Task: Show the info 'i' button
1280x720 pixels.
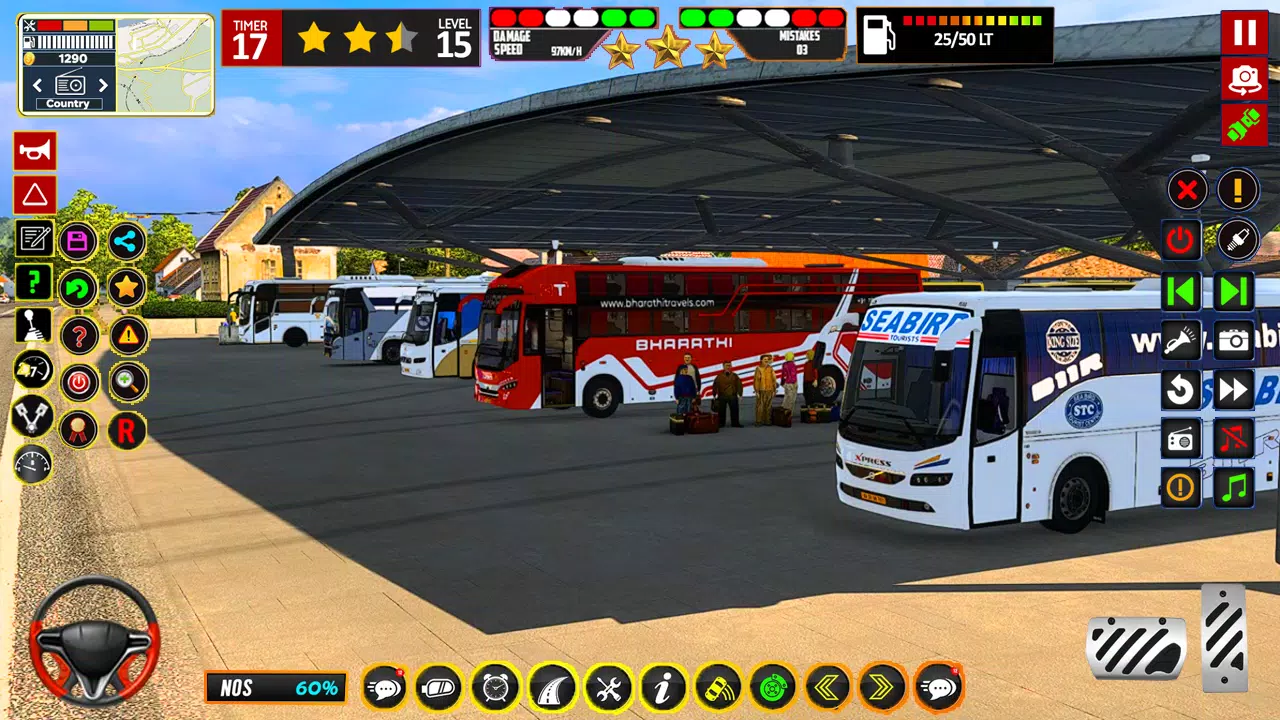Action: point(663,688)
